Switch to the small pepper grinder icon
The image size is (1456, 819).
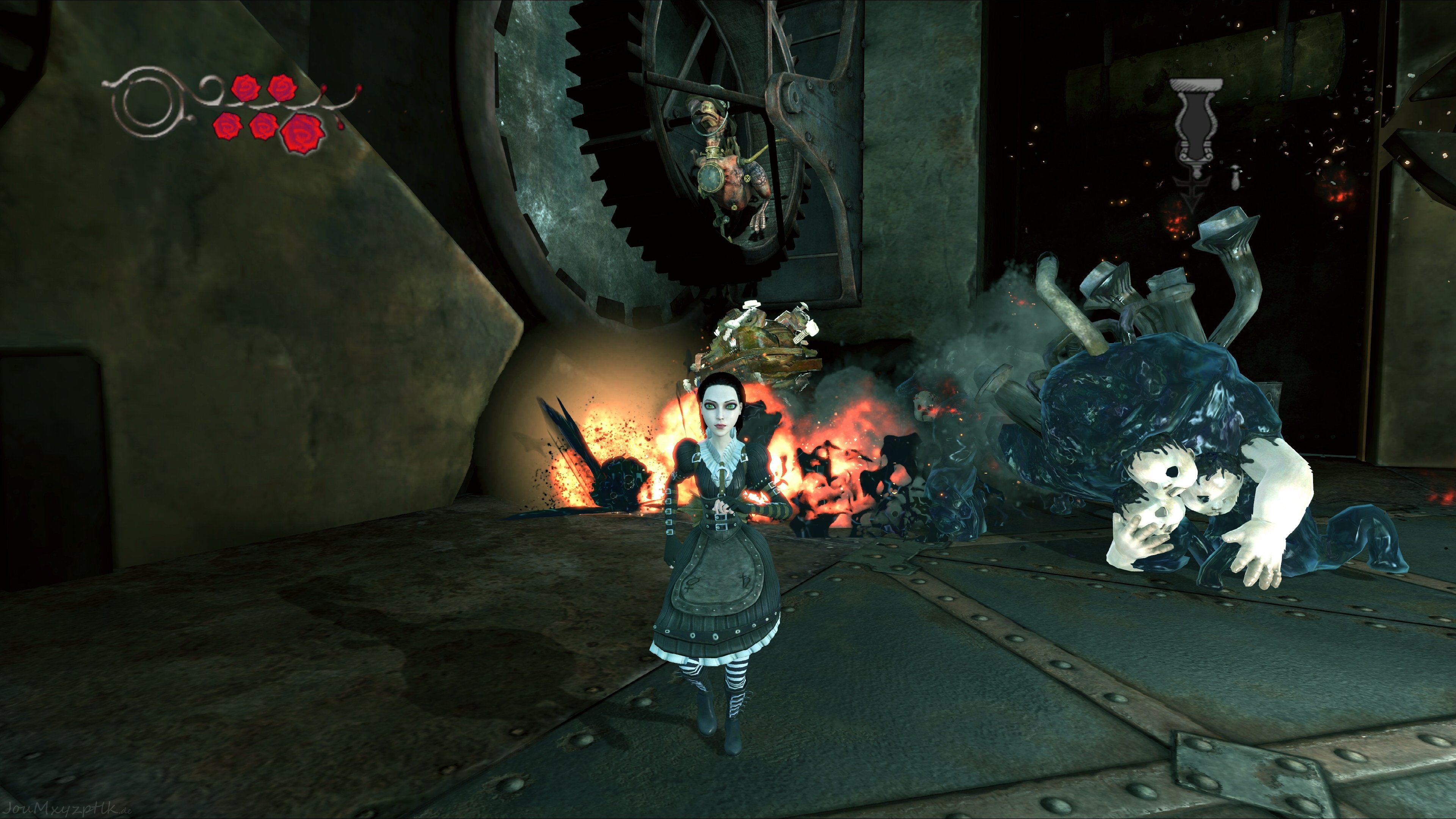pyautogui.click(x=1236, y=178)
